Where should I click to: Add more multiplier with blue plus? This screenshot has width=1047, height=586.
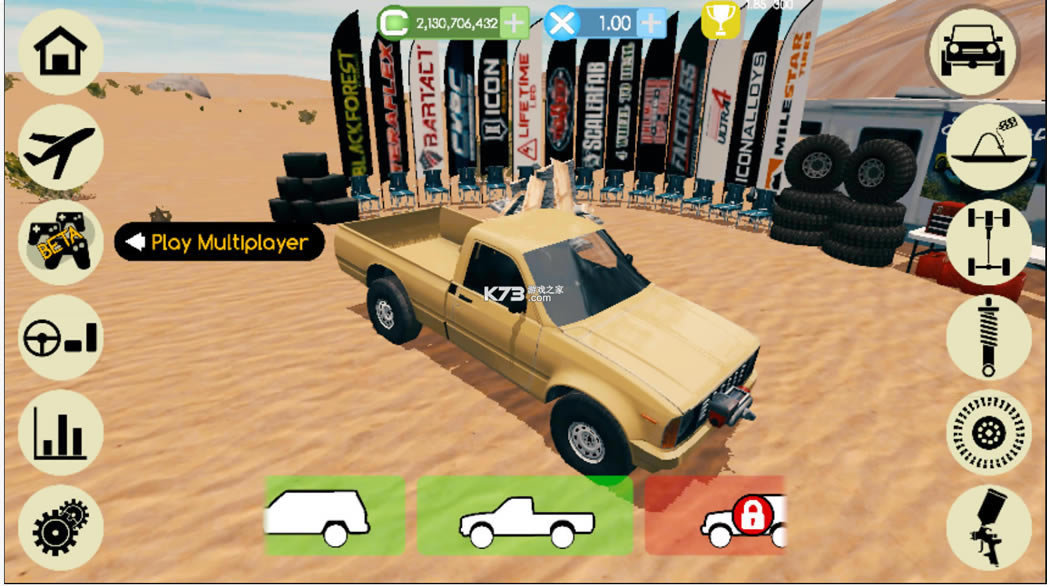point(651,22)
